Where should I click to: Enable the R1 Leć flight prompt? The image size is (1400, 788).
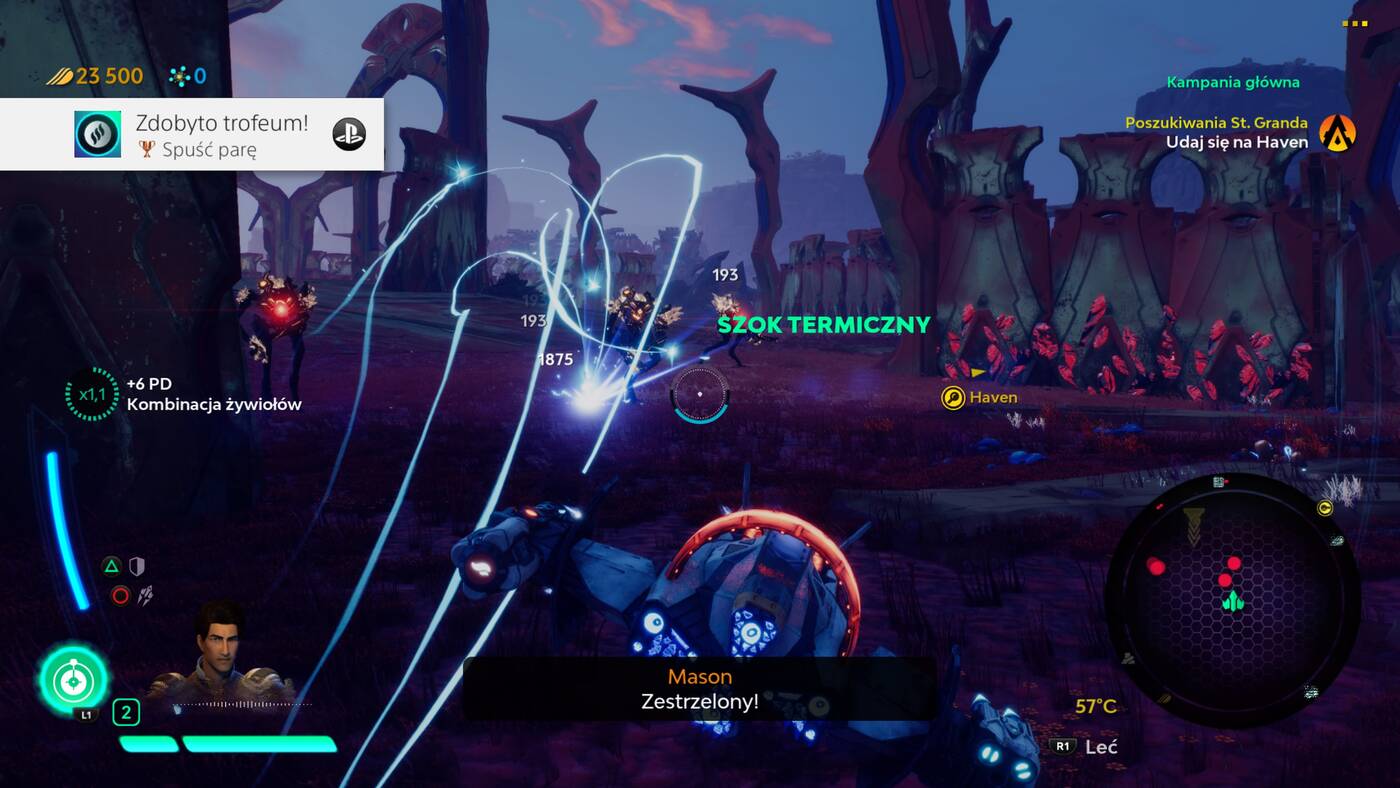pyautogui.click(x=1061, y=746)
